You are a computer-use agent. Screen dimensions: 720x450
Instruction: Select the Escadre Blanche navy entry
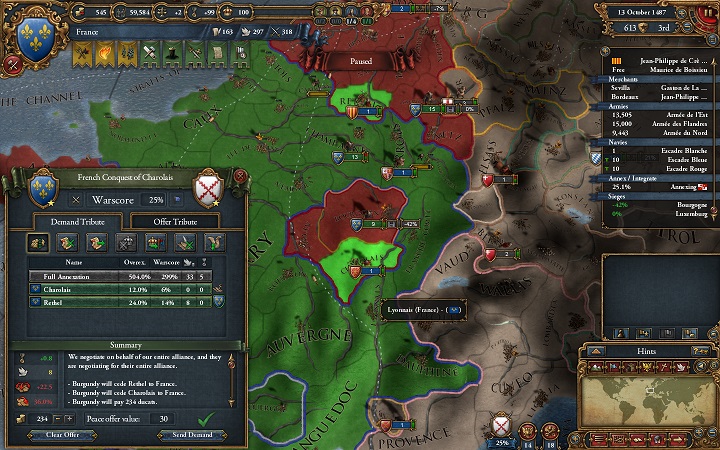[660, 149]
